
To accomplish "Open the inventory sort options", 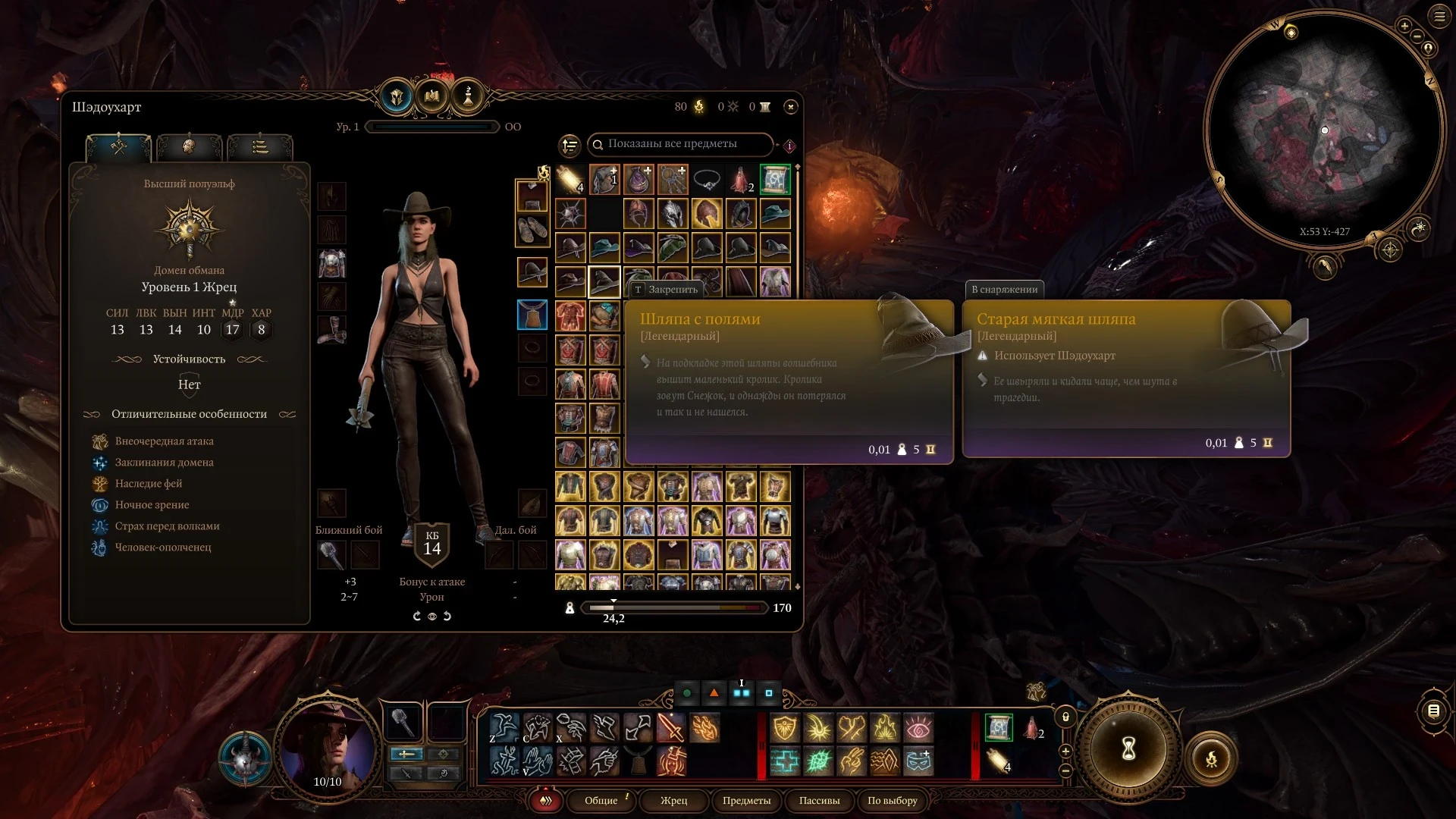I will pyautogui.click(x=570, y=145).
